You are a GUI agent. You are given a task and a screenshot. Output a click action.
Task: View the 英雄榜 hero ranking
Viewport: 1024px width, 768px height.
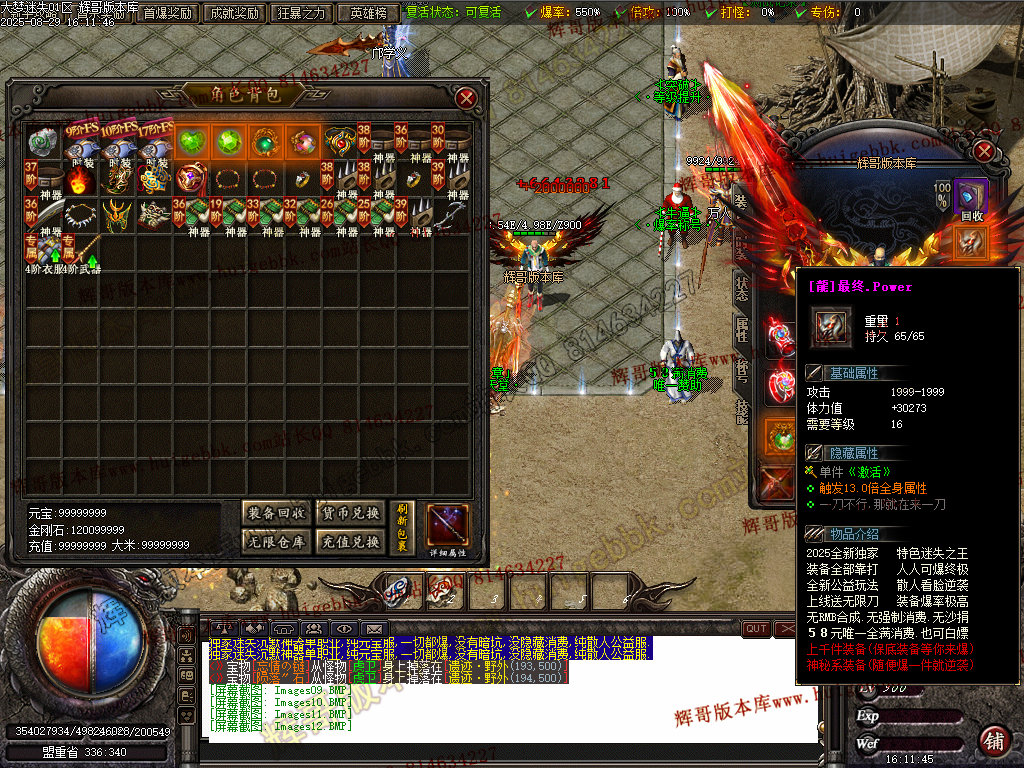click(x=368, y=13)
